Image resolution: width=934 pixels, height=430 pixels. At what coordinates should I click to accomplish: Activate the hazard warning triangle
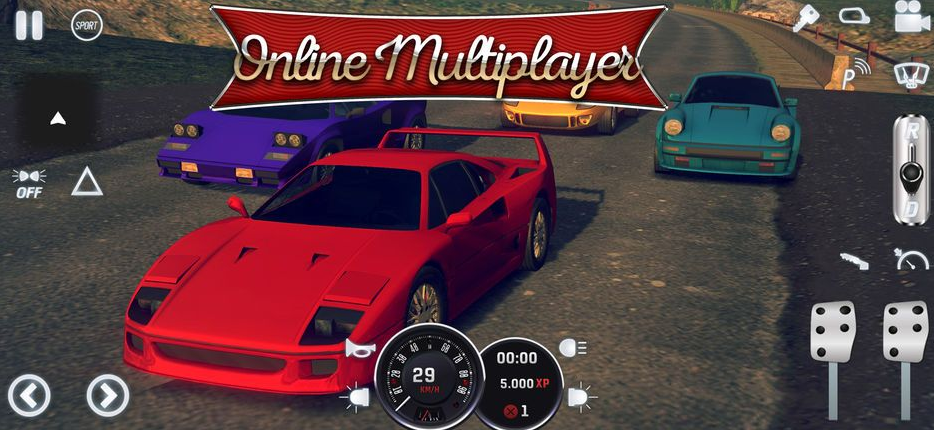point(87,181)
